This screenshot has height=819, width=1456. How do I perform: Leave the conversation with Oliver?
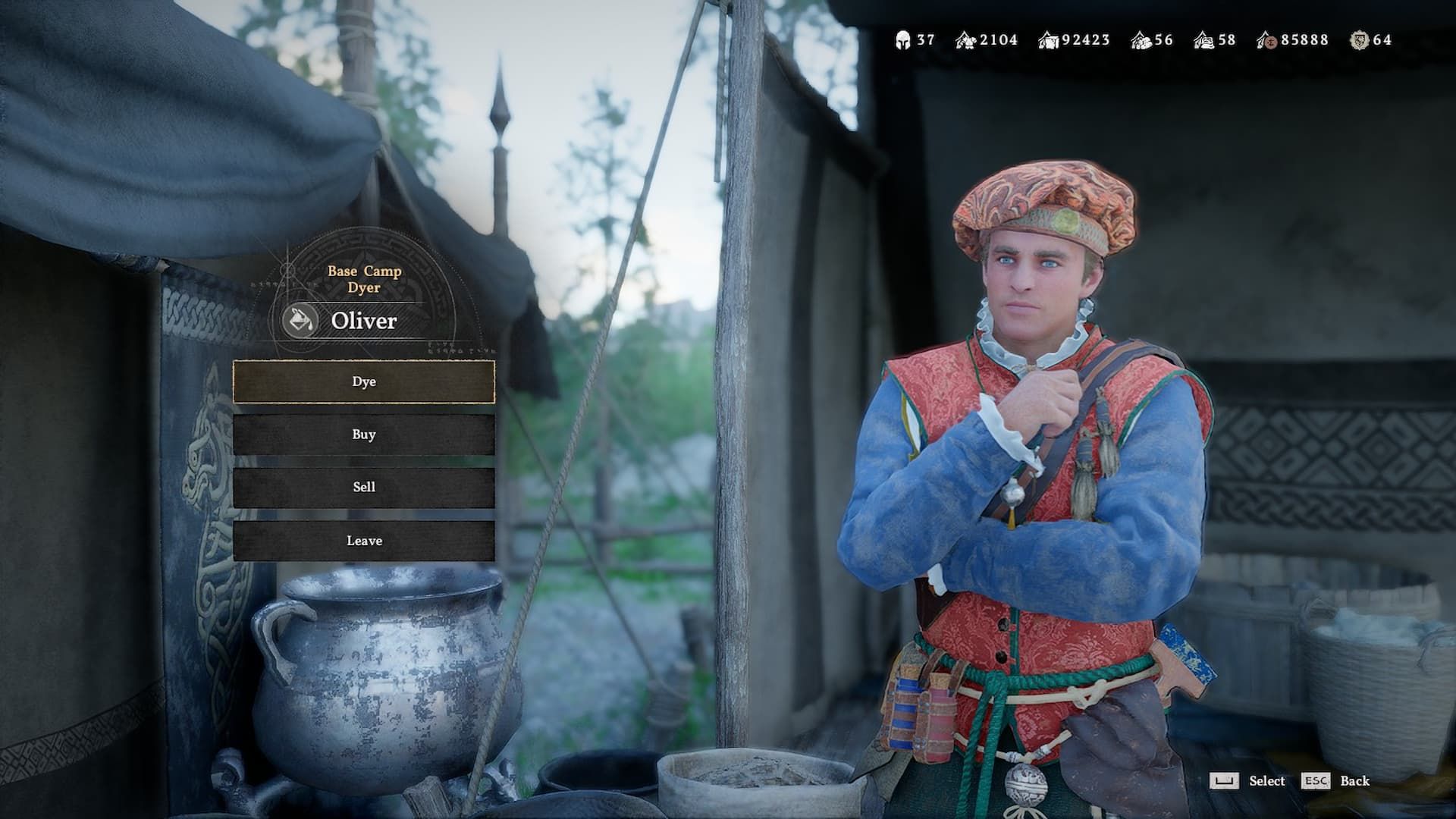coord(364,541)
